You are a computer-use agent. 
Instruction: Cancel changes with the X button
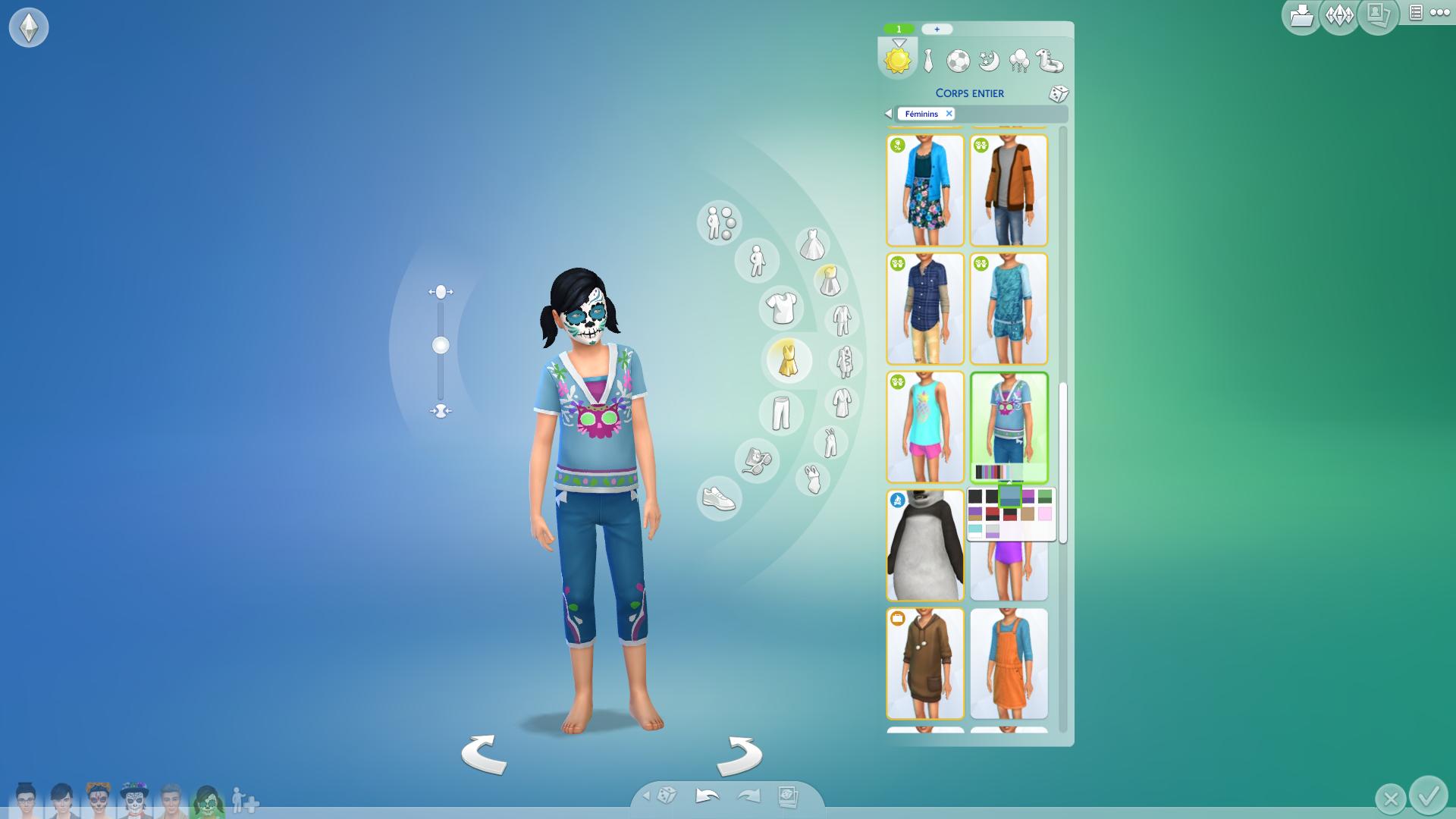point(1390,799)
